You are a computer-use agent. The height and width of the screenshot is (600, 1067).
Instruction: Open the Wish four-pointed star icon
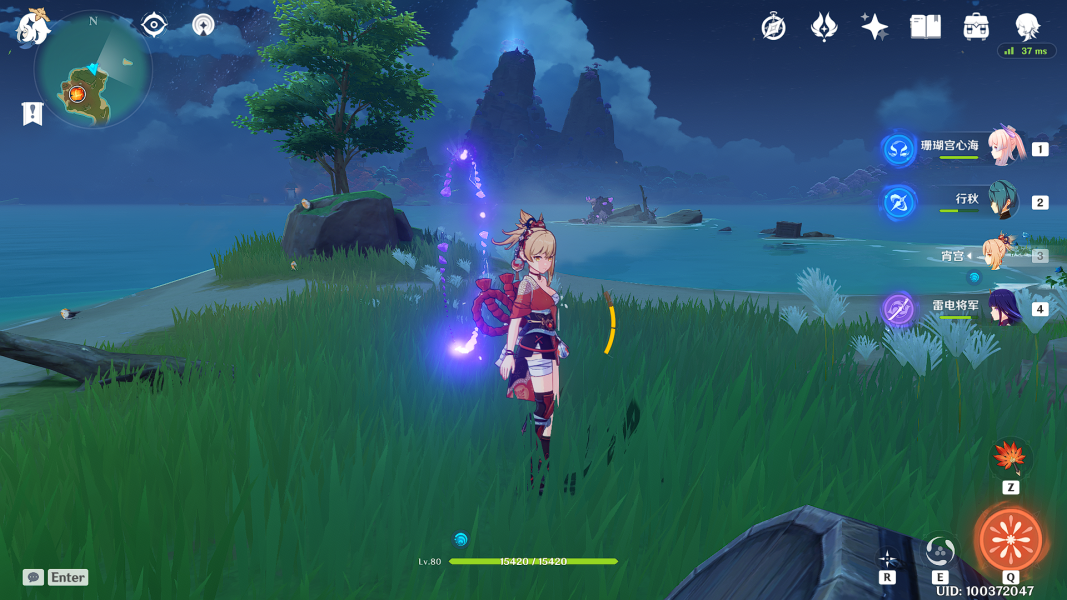point(875,27)
